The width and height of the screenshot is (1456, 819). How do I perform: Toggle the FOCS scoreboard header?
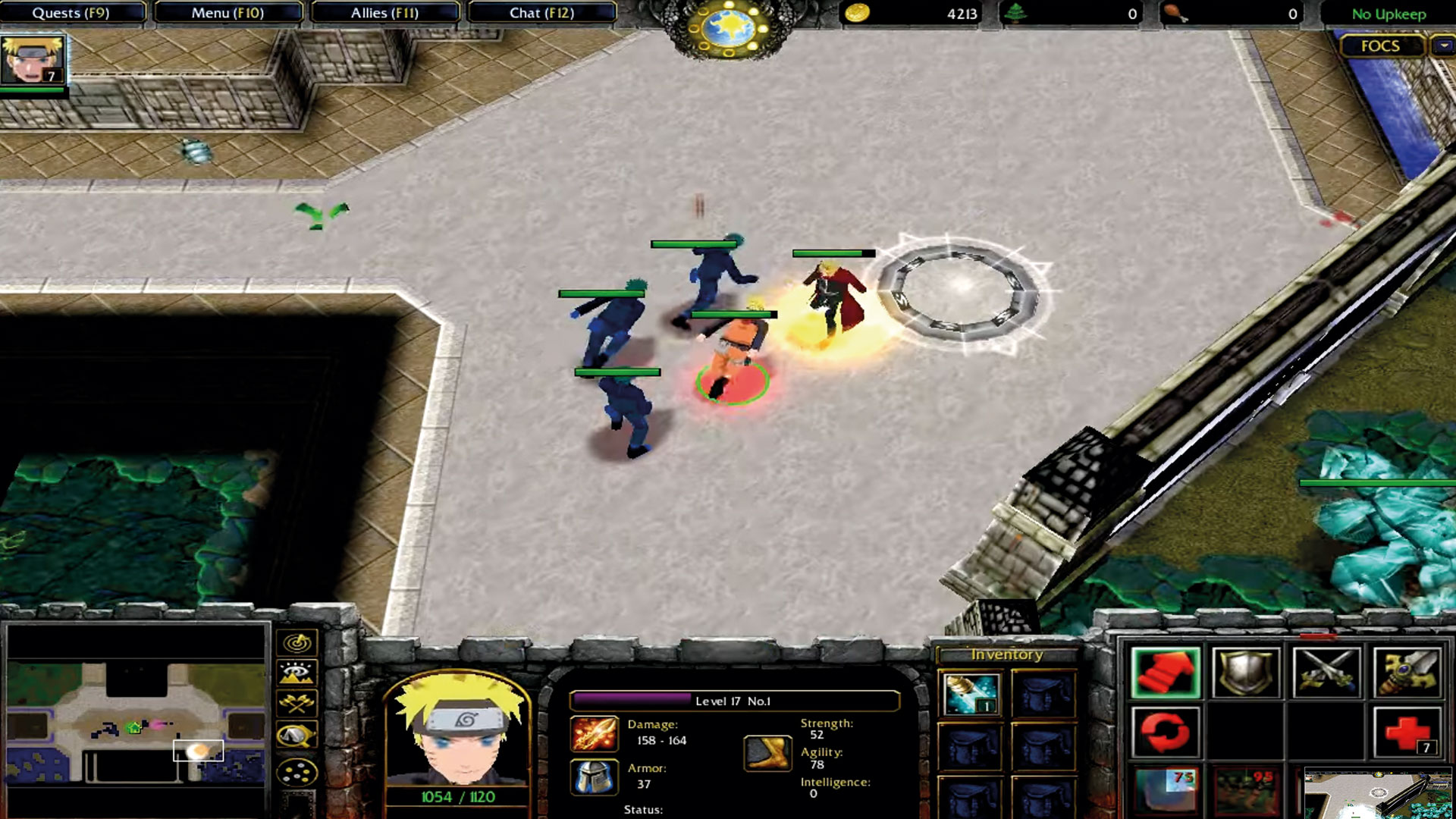1379,46
